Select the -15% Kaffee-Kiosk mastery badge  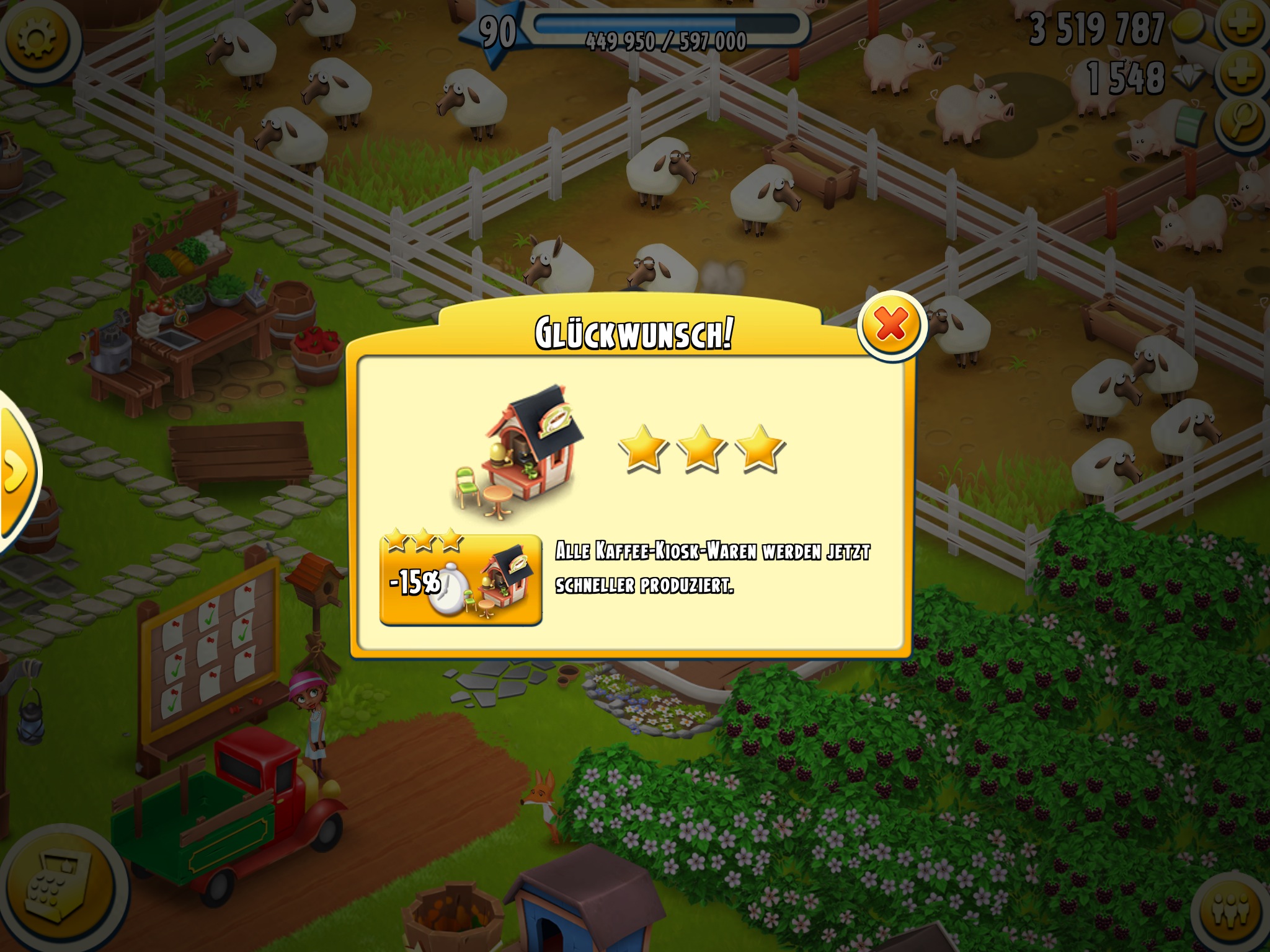click(460, 580)
